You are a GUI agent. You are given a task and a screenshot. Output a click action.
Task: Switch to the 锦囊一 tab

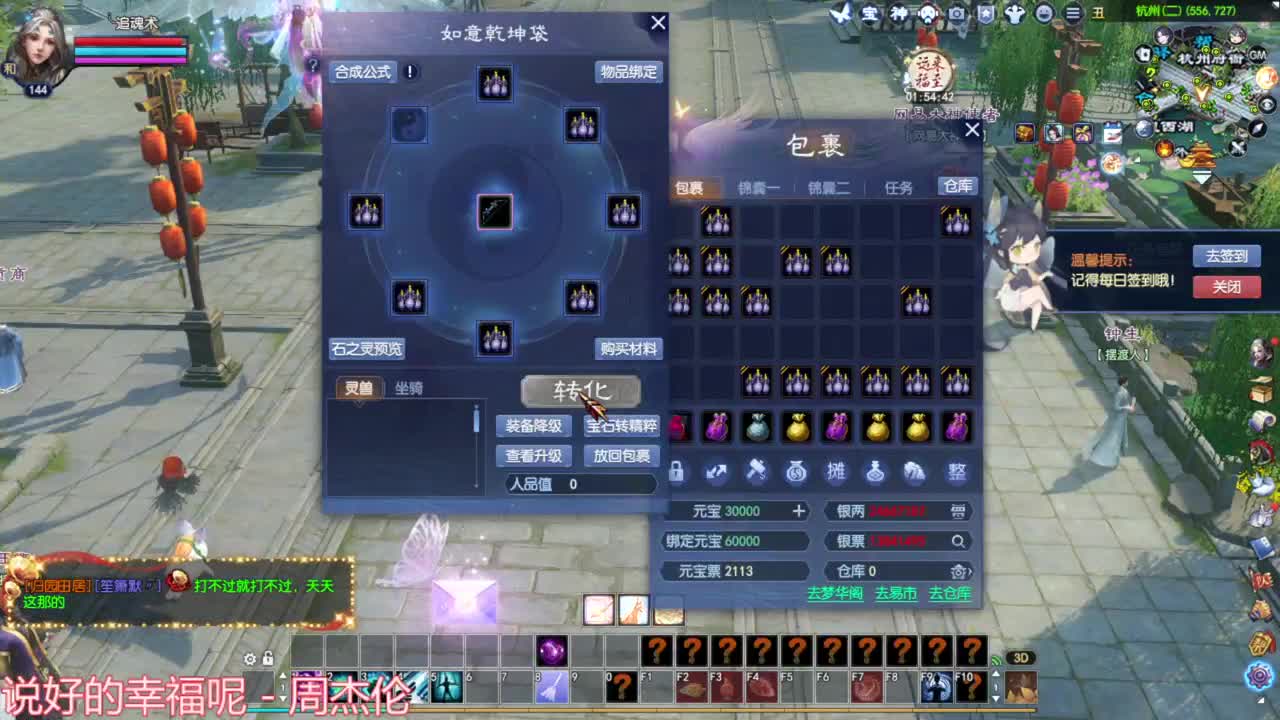(x=759, y=186)
